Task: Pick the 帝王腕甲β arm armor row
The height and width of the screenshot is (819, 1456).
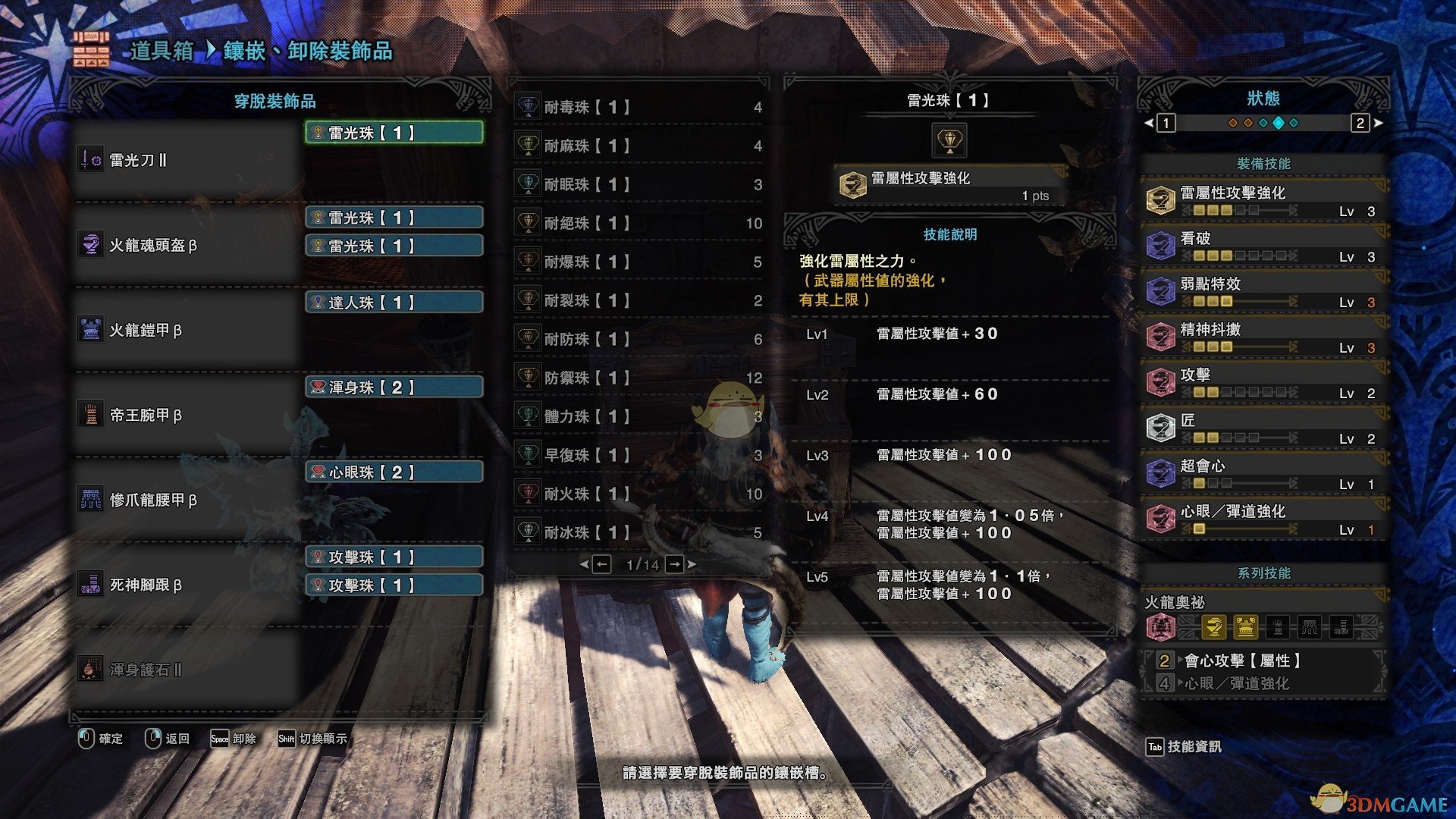Action: point(186,415)
